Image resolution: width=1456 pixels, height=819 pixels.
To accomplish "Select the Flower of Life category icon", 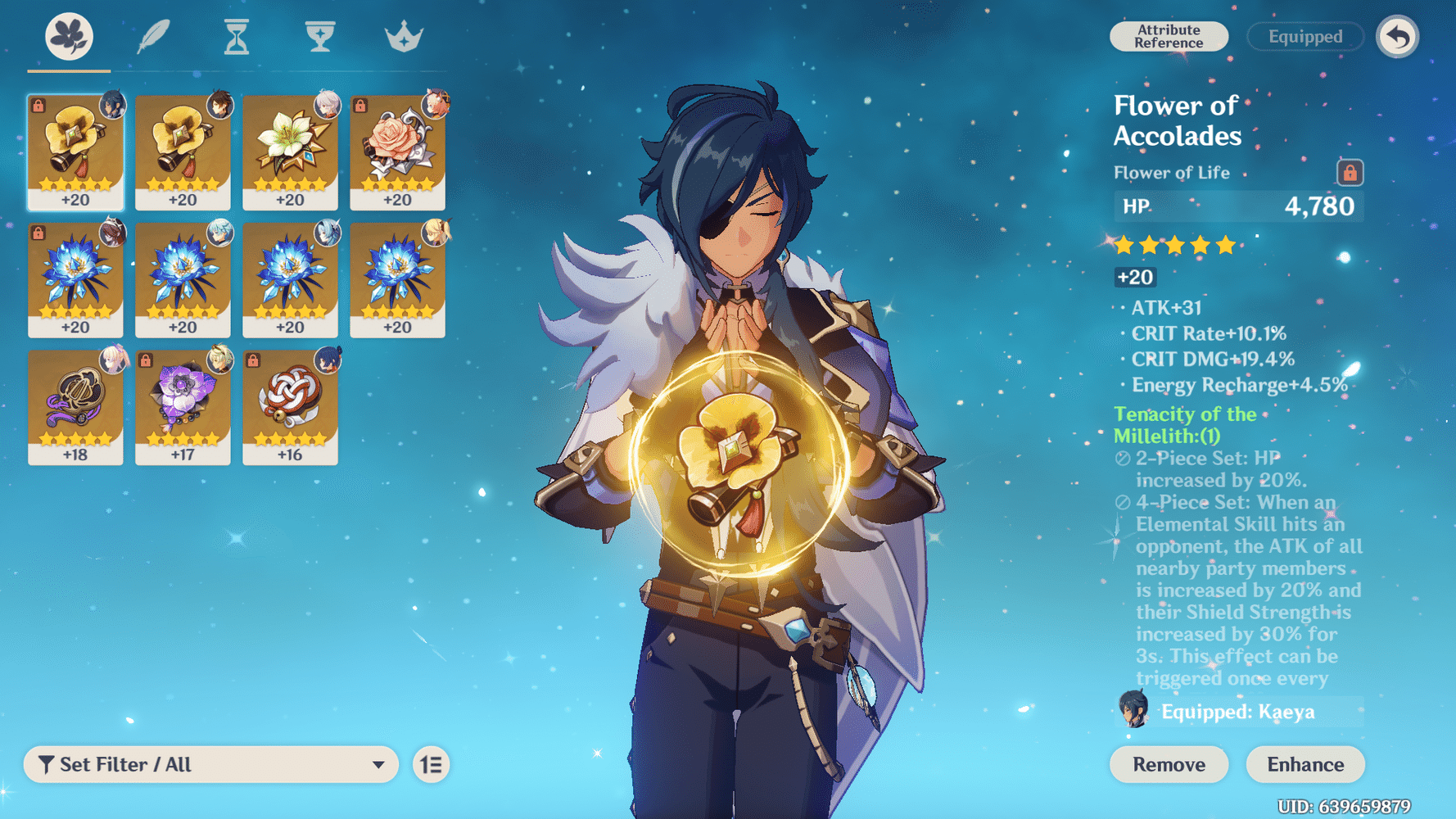I will [69, 36].
